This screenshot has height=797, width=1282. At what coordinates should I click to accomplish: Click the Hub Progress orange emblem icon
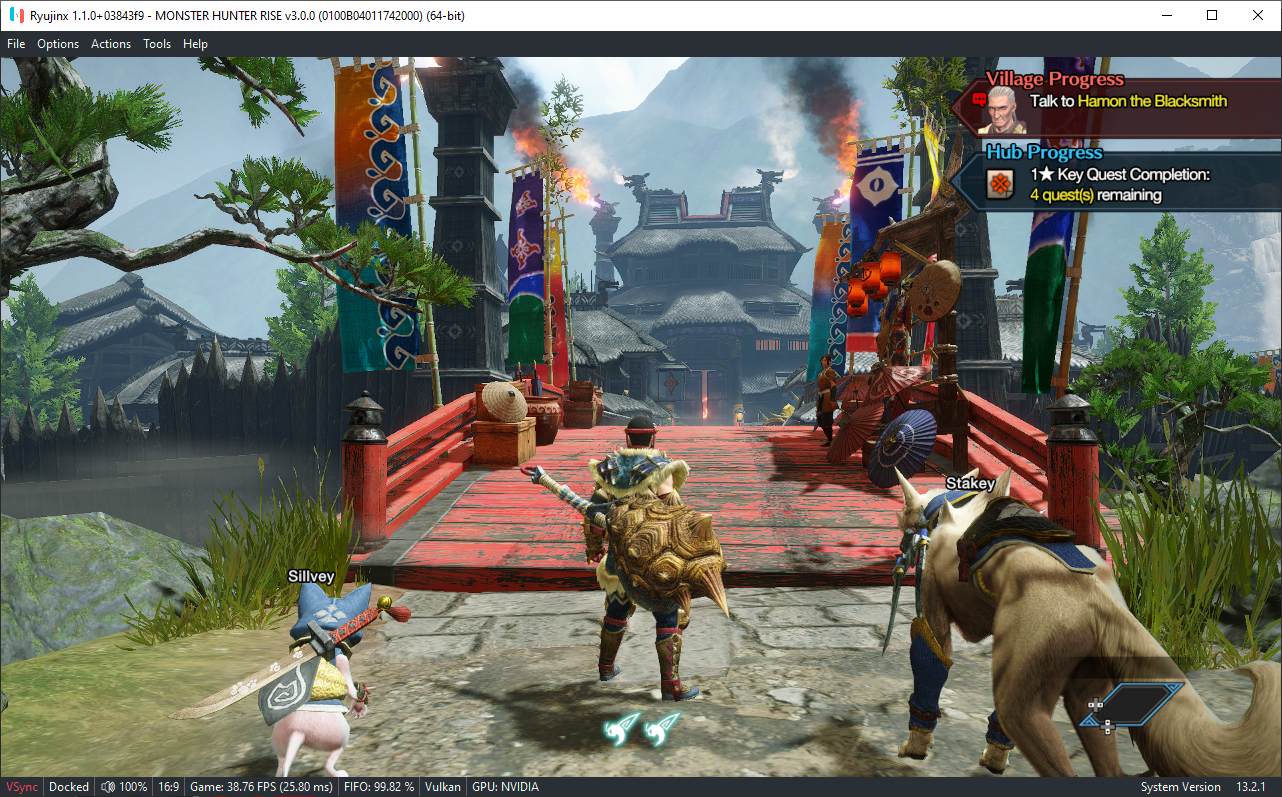pyautogui.click(x=1000, y=184)
